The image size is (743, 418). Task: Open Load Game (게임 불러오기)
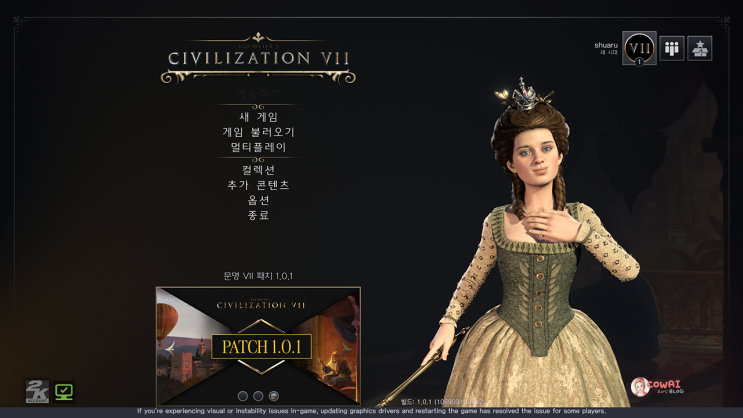click(x=258, y=132)
